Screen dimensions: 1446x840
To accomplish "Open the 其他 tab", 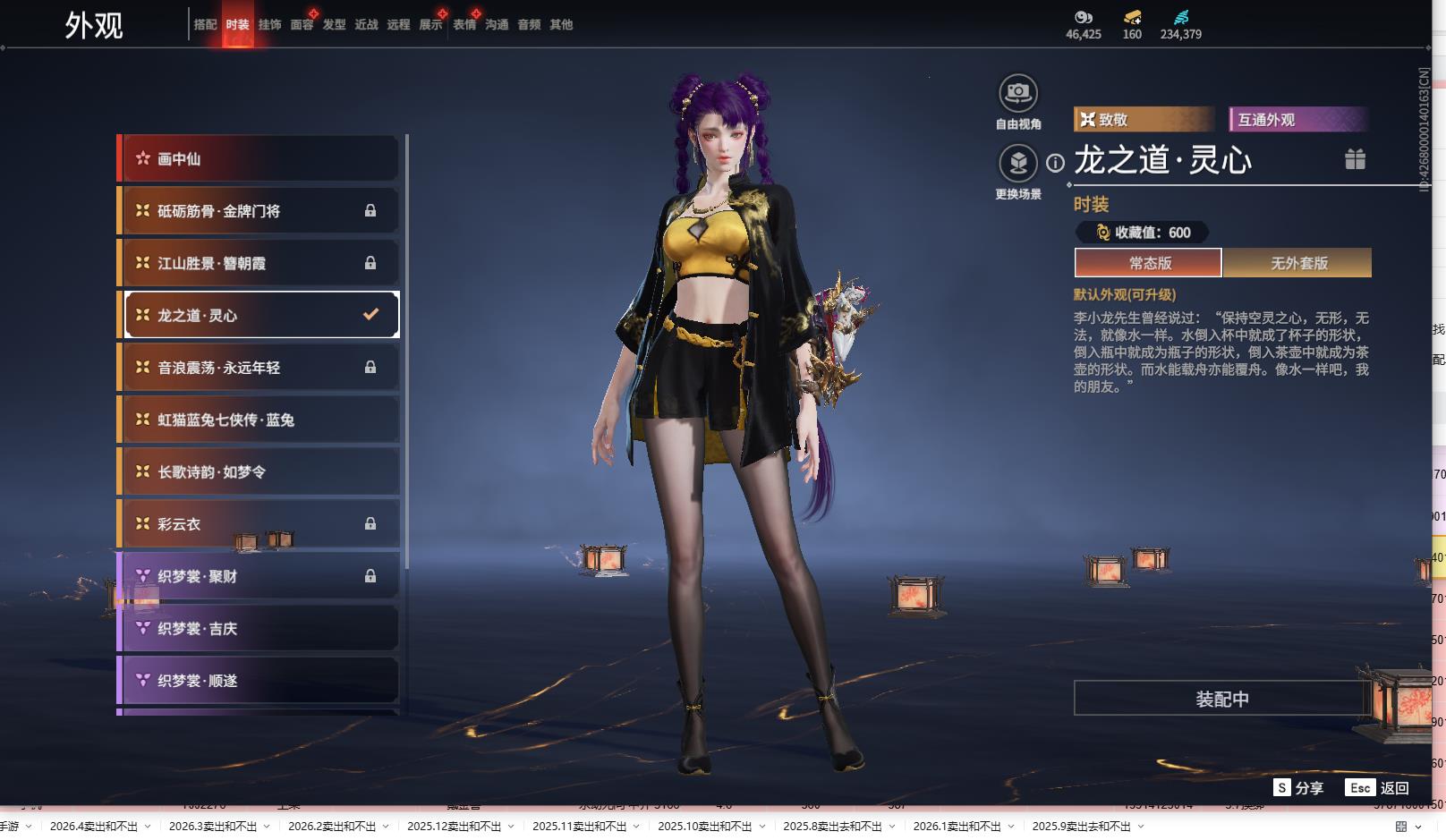I will (561, 25).
